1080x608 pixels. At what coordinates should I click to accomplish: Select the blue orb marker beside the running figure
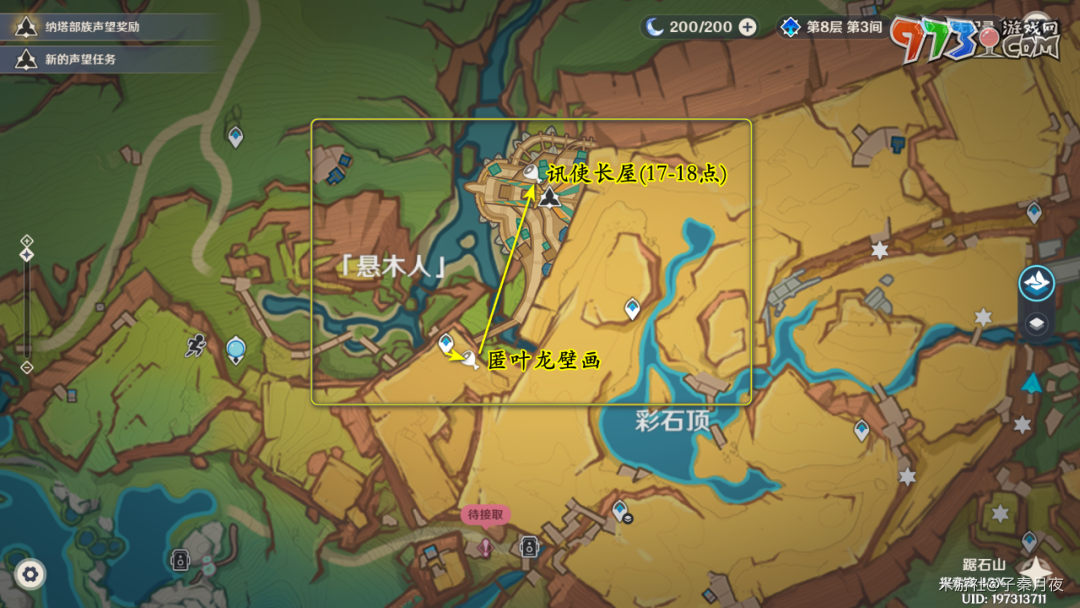pyautogui.click(x=236, y=349)
